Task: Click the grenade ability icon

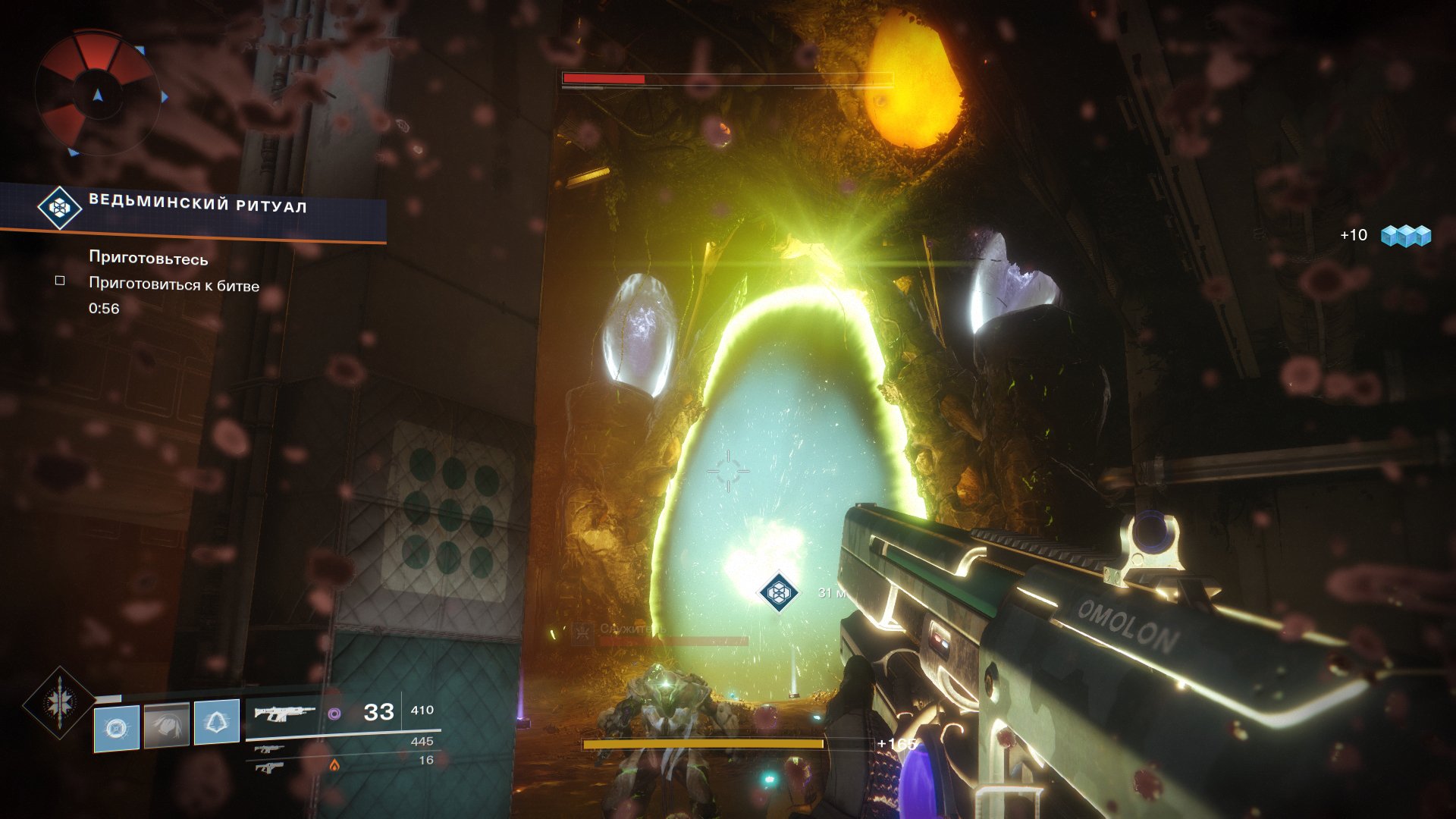Action: 115,728
